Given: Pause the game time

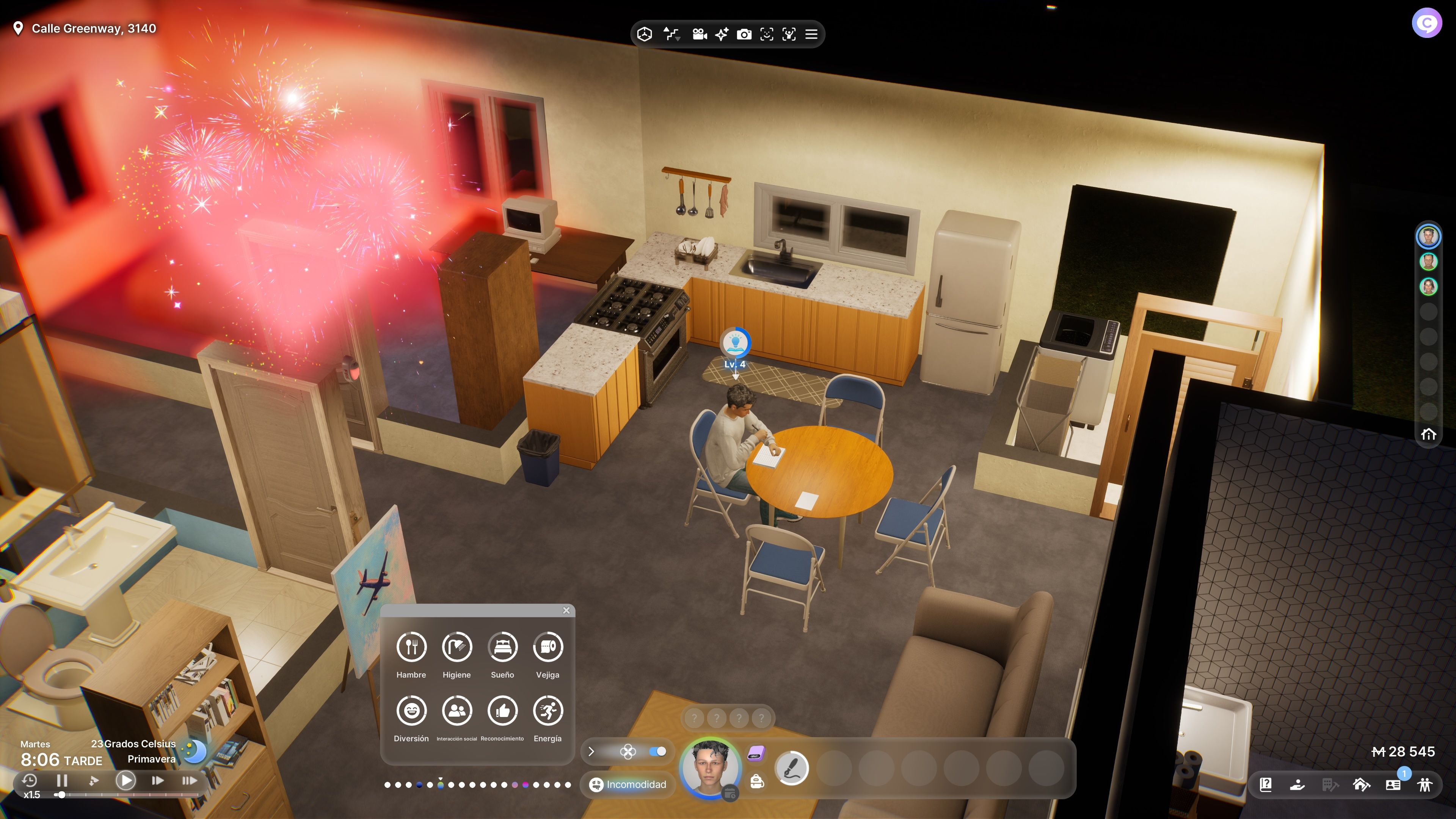Looking at the screenshot, I should point(62,781).
